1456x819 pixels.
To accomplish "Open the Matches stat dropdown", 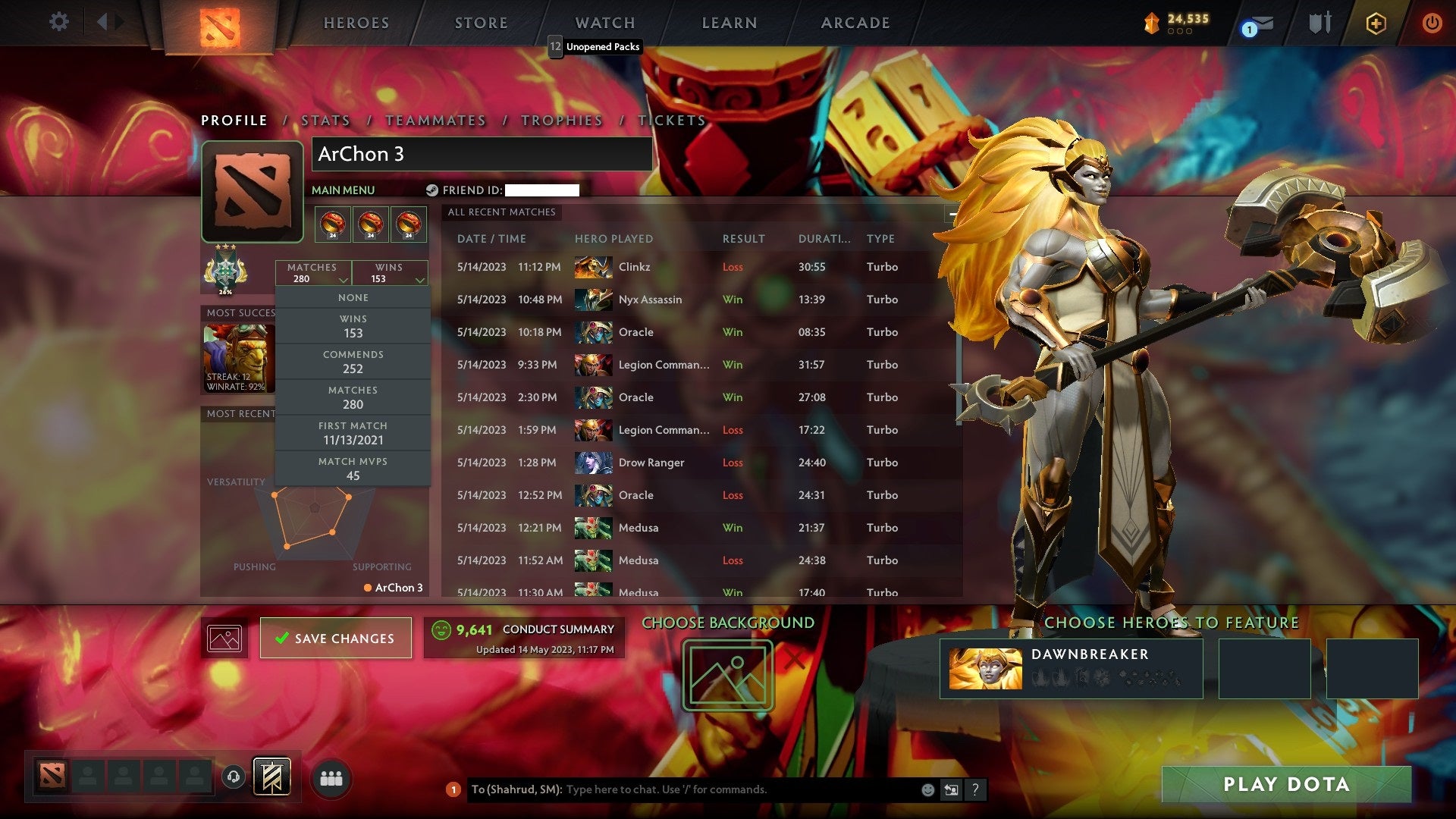I will pos(313,273).
